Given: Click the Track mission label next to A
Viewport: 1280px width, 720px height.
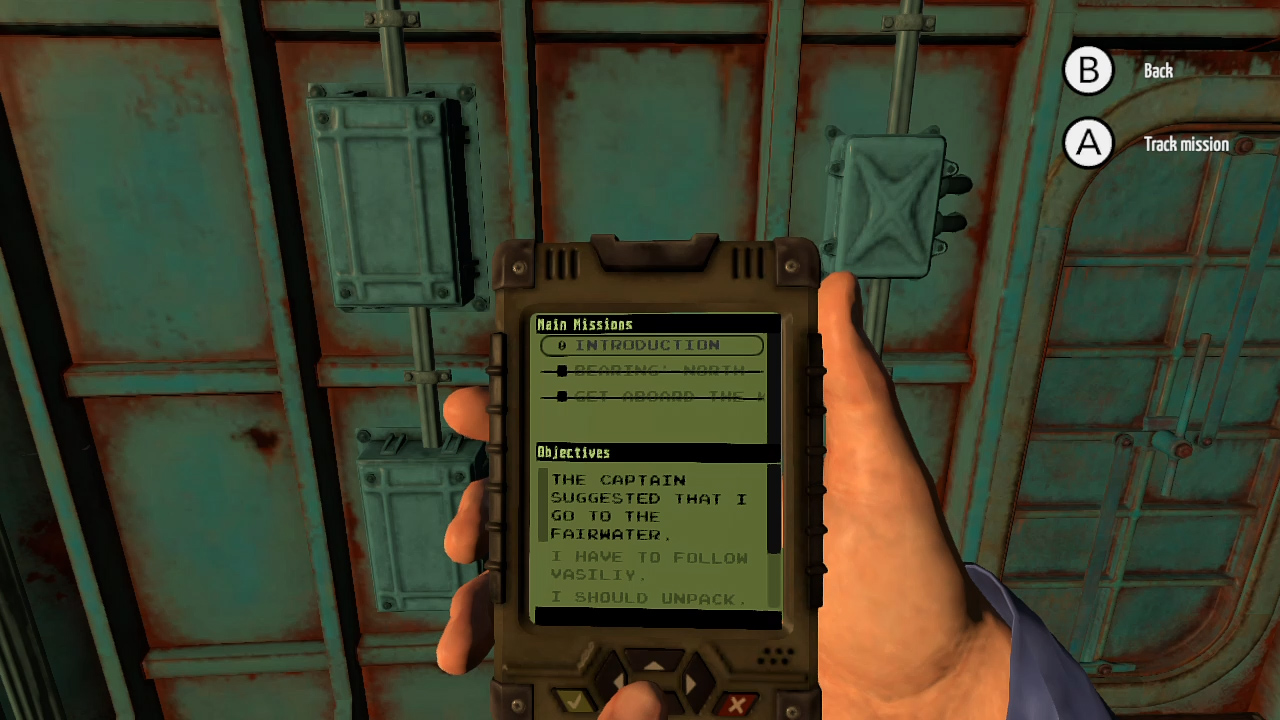Looking at the screenshot, I should (x=1185, y=144).
